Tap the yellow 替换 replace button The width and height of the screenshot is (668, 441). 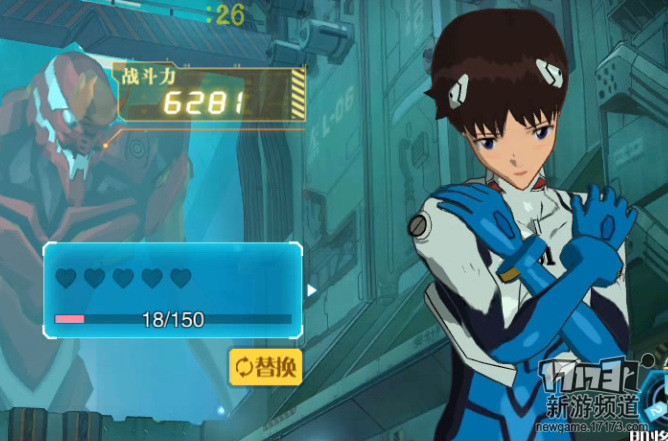265,366
